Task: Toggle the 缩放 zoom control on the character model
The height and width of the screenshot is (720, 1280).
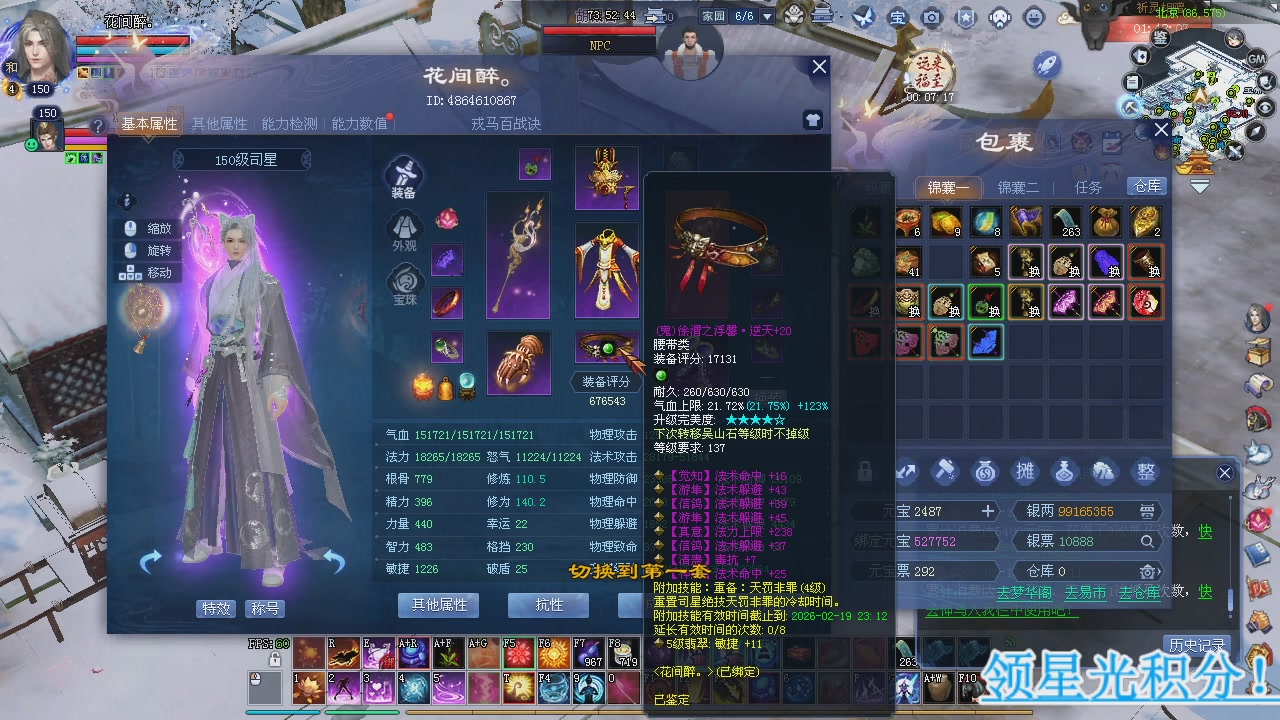Action: pyautogui.click(x=158, y=228)
